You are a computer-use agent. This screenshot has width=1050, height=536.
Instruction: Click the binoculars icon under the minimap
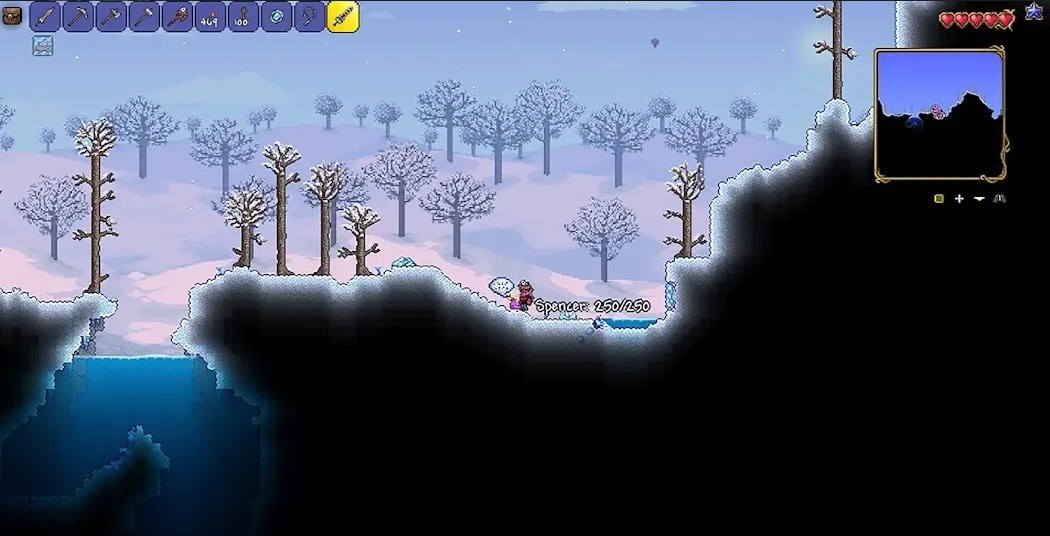[999, 199]
